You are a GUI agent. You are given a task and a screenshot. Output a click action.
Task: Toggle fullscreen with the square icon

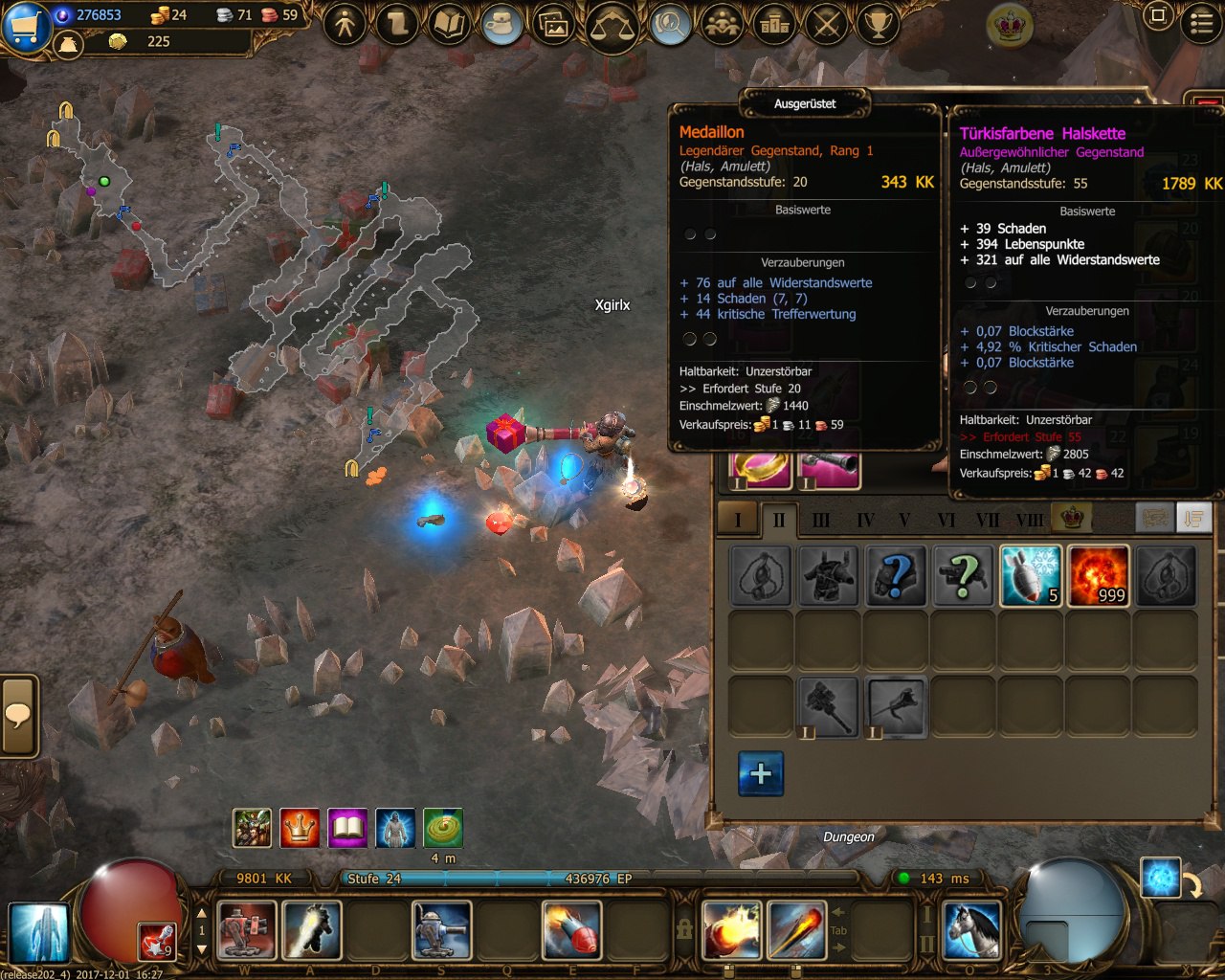1158,16
